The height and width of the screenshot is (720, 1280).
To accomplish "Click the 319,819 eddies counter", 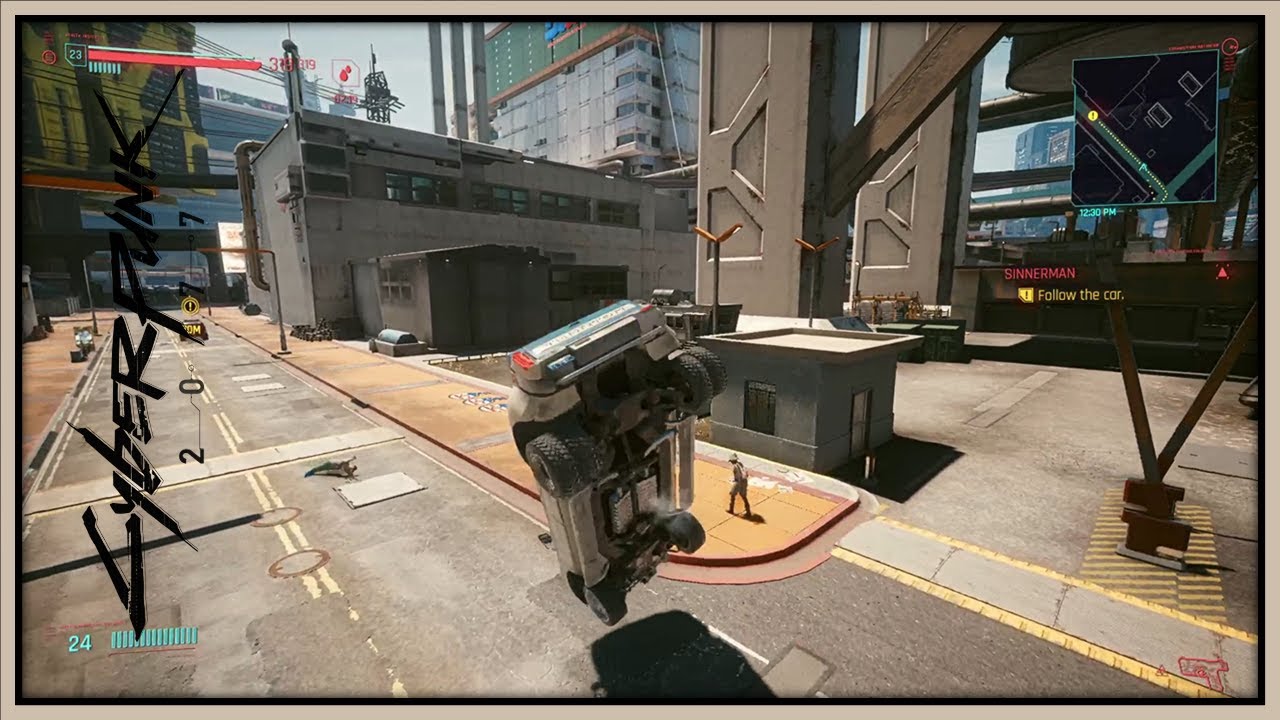I will coord(291,63).
